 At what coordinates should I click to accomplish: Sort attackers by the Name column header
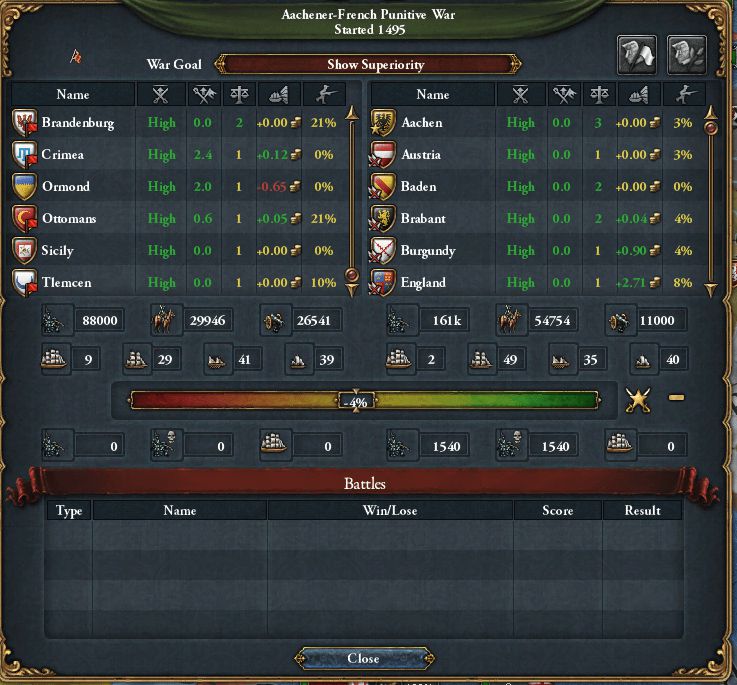[x=73, y=94]
